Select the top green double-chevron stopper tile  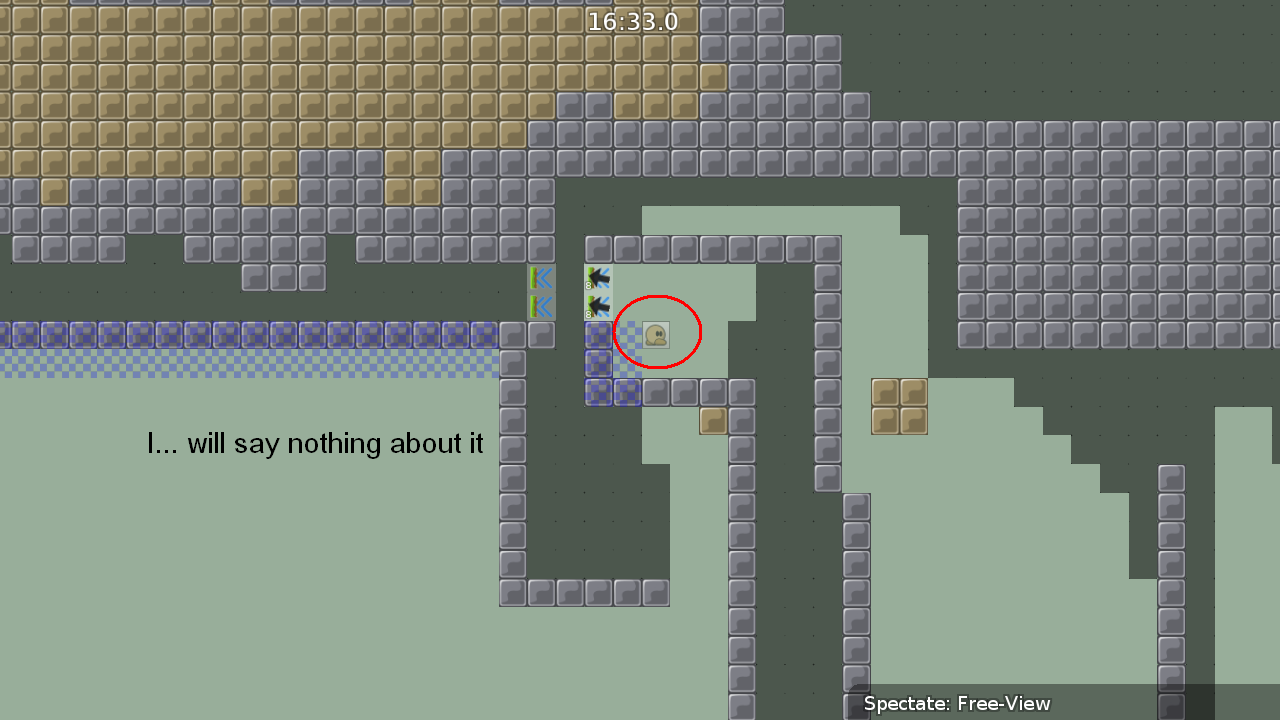point(540,278)
